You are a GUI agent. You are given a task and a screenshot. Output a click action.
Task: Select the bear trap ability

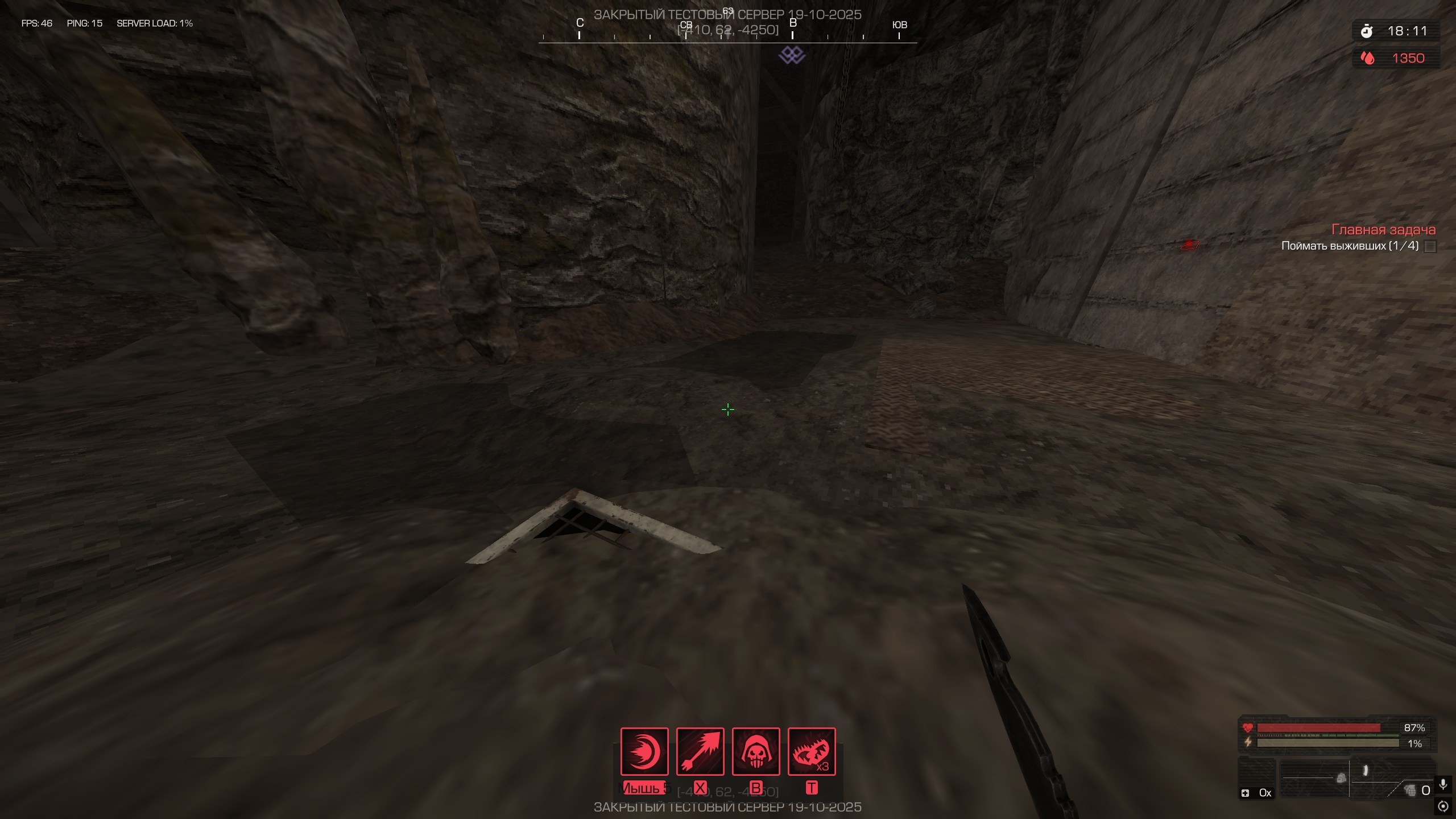[x=811, y=751]
